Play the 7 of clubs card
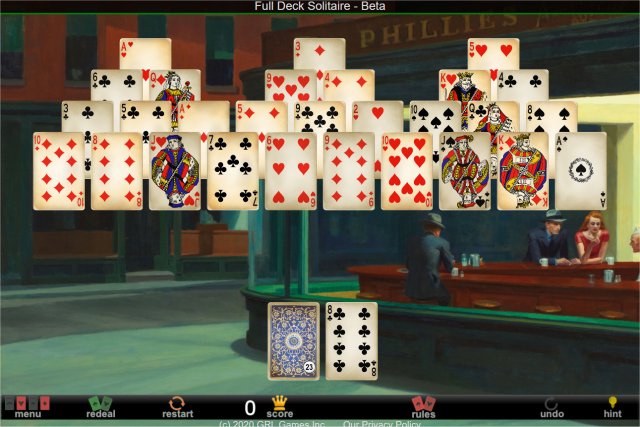The height and width of the screenshot is (427, 640). [x=232, y=171]
